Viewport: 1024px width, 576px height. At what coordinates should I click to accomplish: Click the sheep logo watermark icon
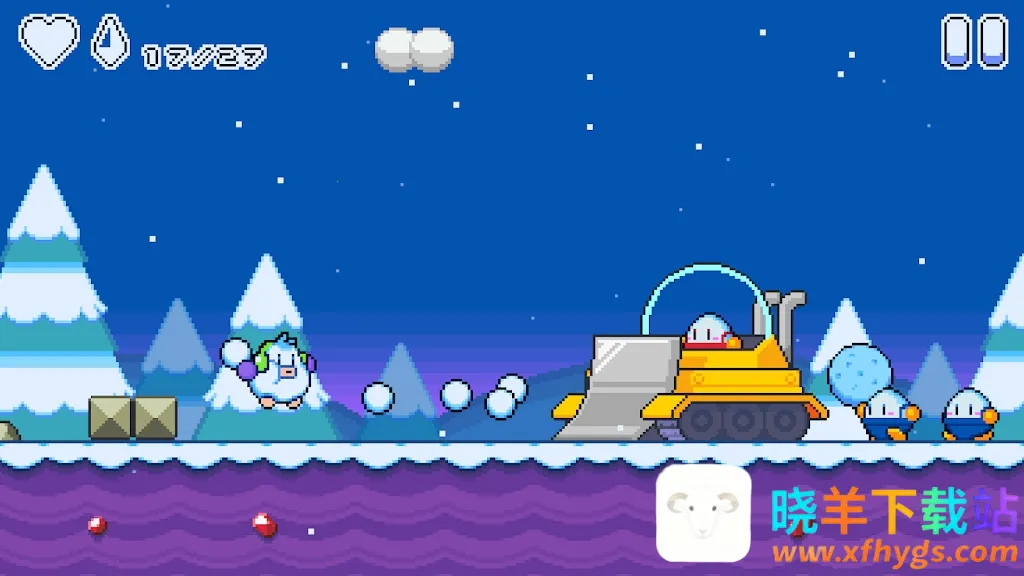pyautogui.click(x=703, y=512)
